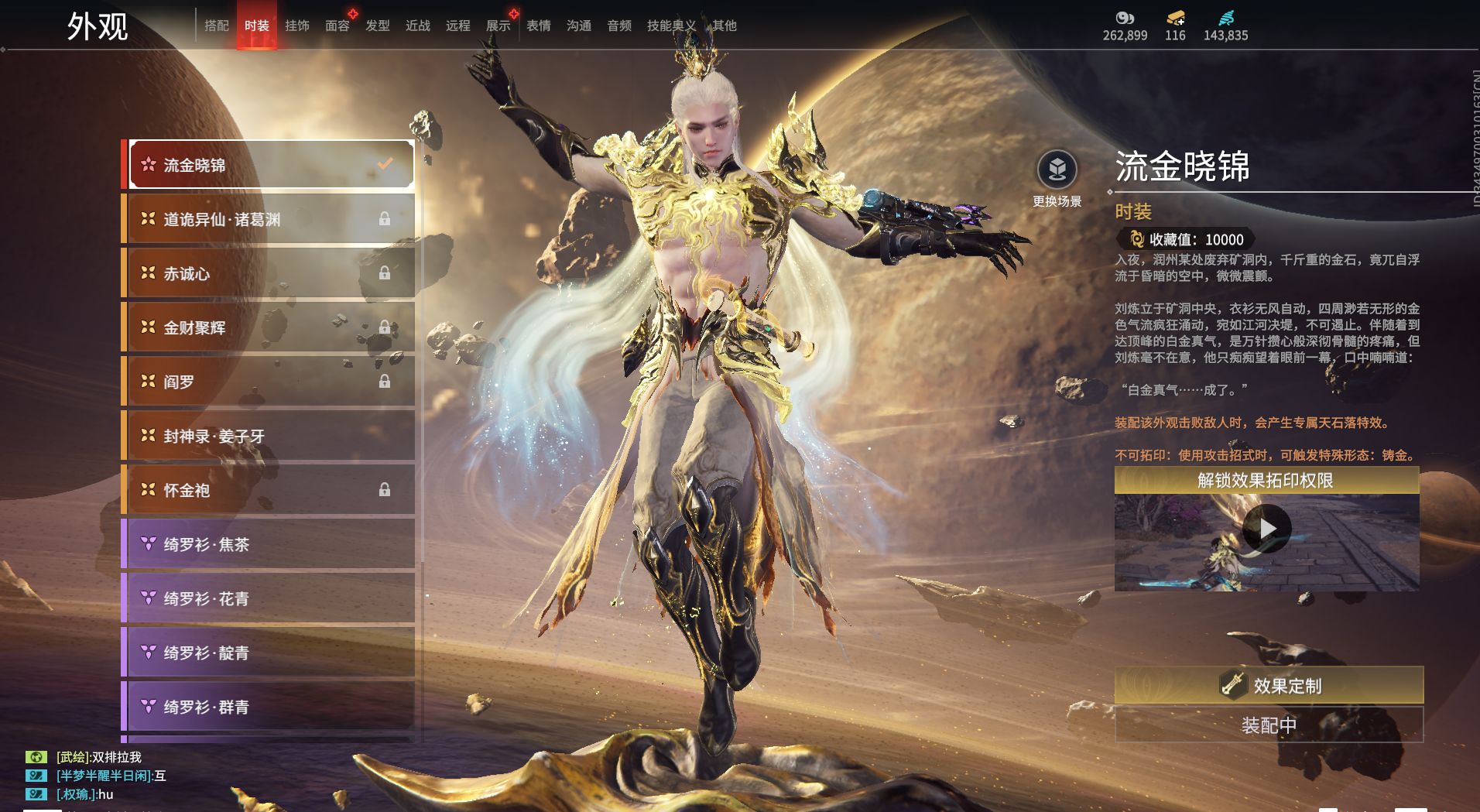Open the 技能奥义 tab
Screen dimensions: 1480x812
click(670, 26)
